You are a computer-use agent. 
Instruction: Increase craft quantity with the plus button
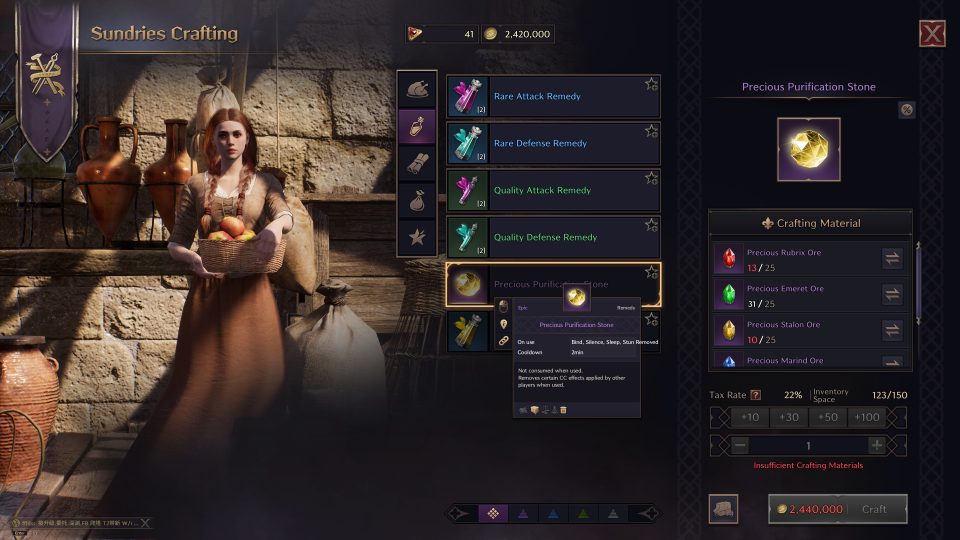pyautogui.click(x=877, y=445)
